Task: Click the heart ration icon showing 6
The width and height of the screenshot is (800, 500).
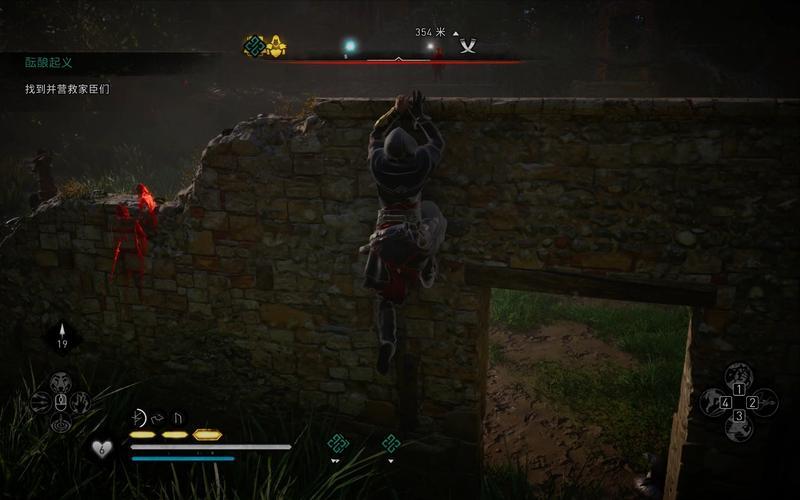Action: tap(101, 449)
